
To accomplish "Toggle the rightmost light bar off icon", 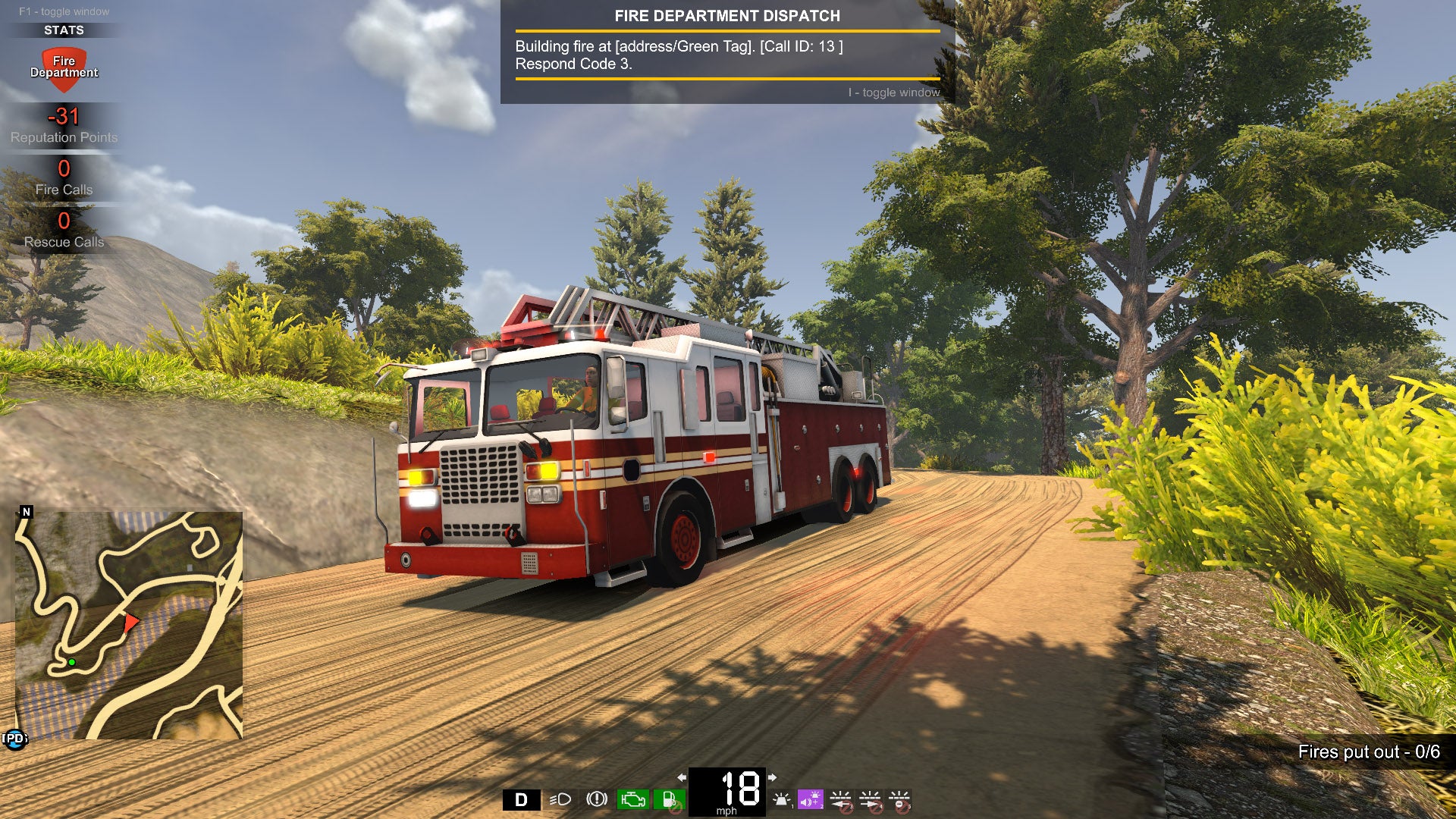I will click(x=899, y=799).
